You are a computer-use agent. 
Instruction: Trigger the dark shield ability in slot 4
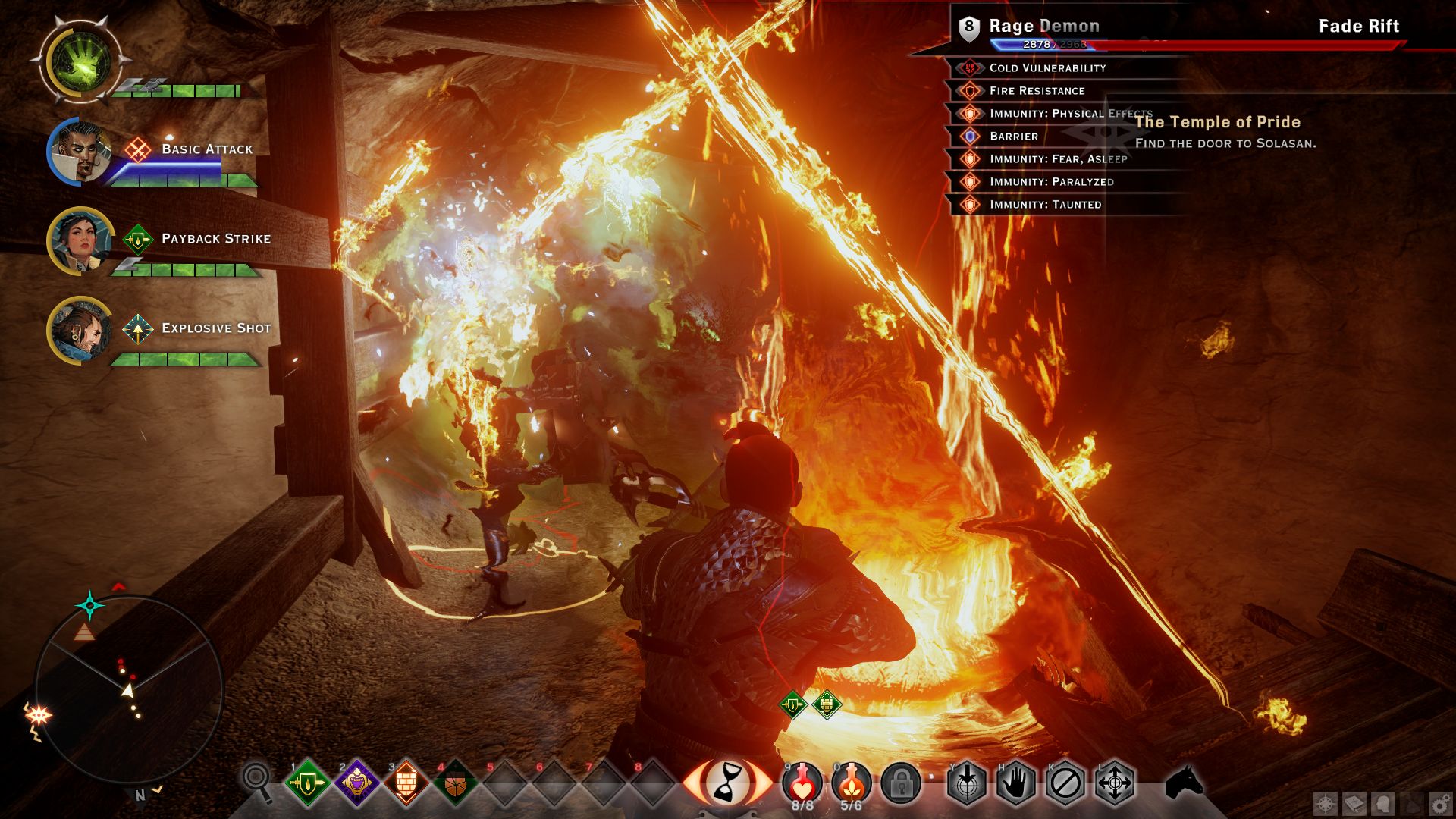click(x=455, y=783)
